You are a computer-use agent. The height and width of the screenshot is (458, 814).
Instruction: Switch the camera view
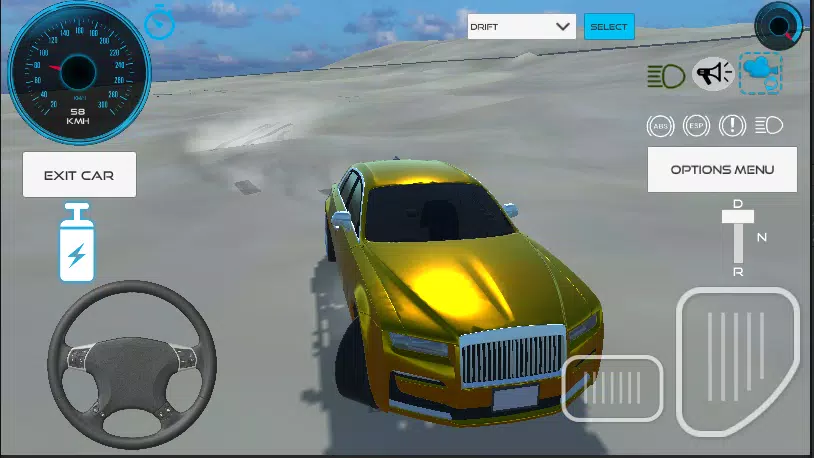click(761, 73)
